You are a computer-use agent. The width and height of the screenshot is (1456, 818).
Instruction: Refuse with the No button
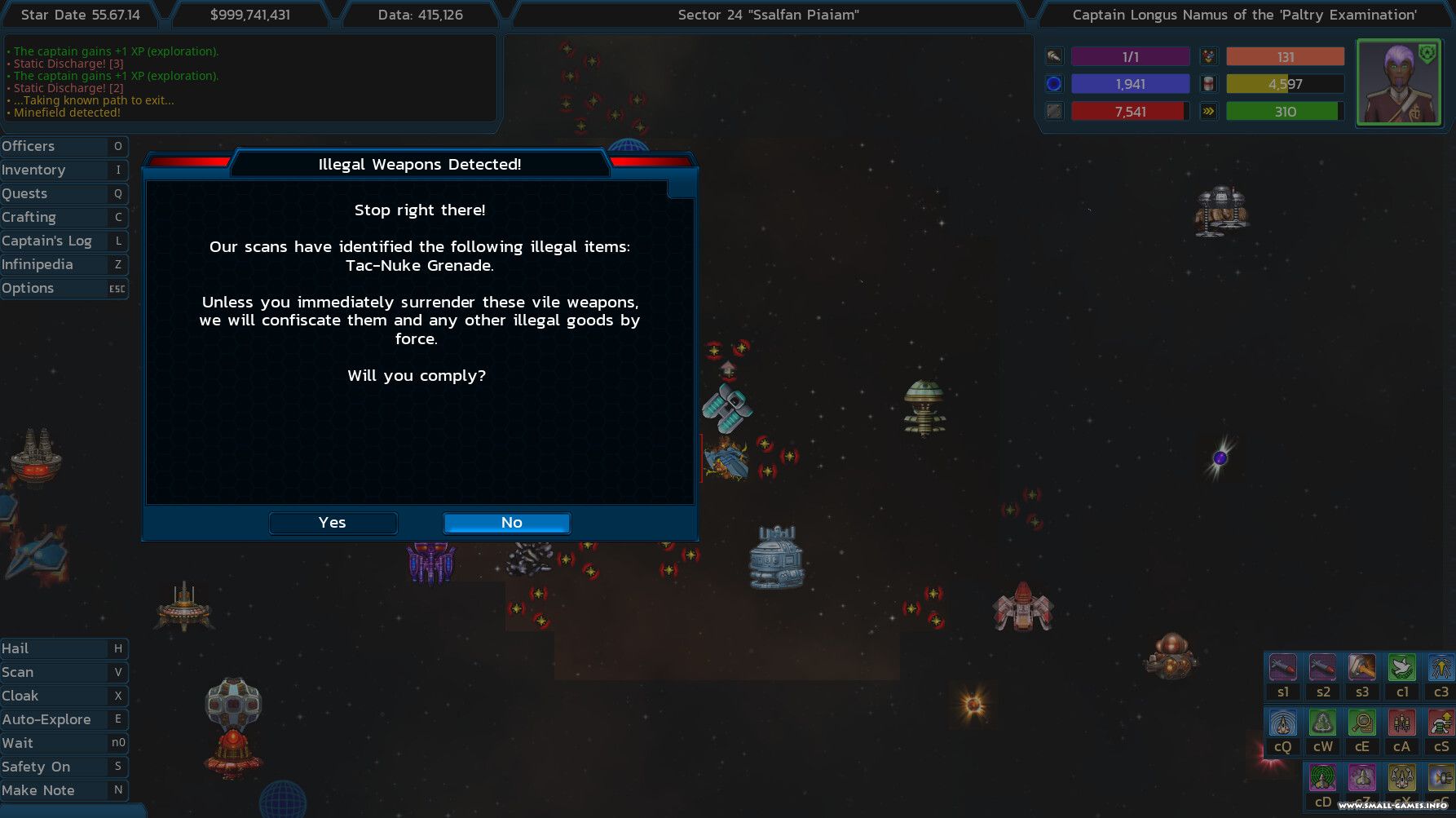(506, 523)
